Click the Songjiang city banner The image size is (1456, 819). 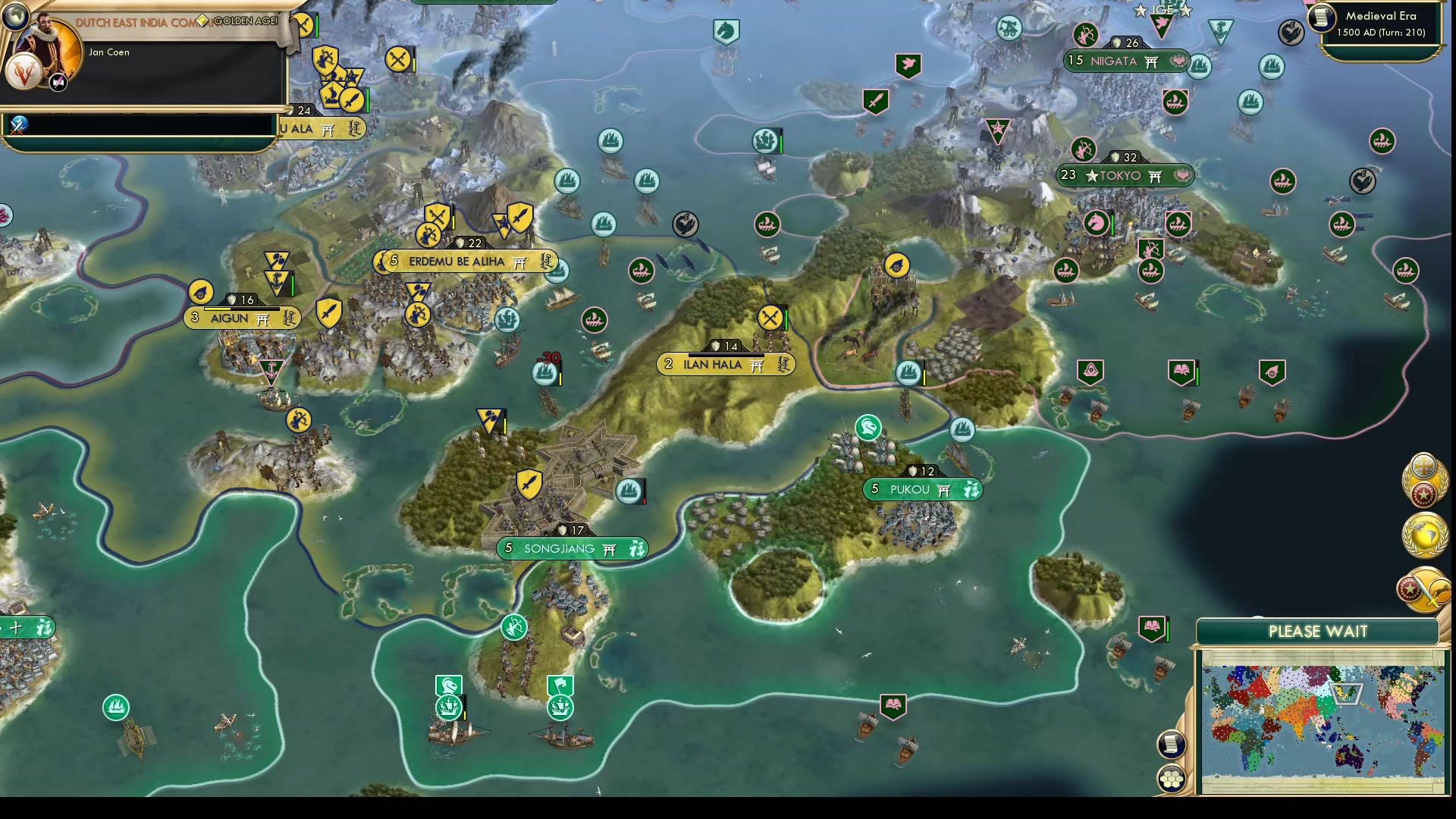tap(574, 548)
